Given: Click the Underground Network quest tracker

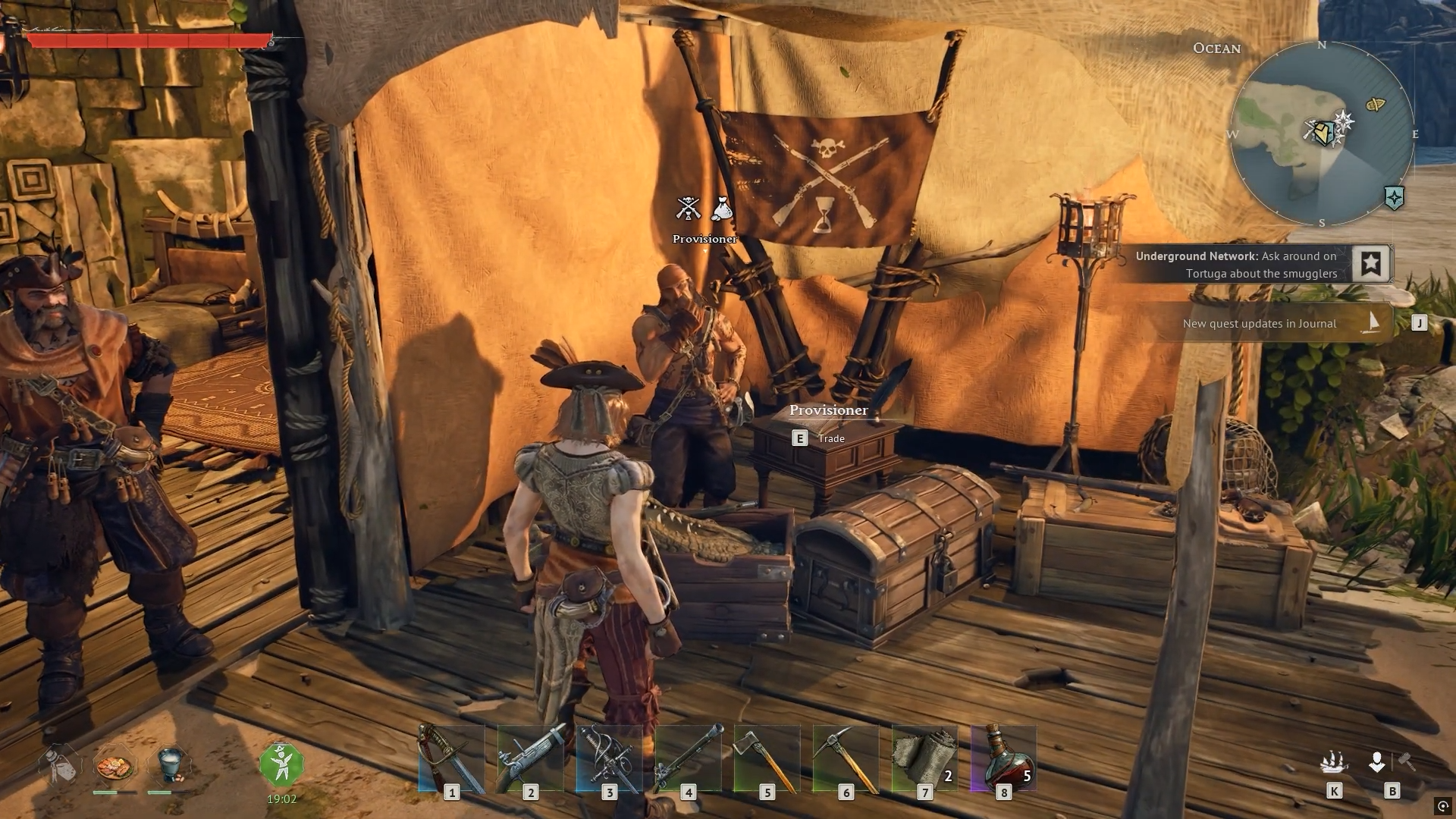Looking at the screenshot, I should (x=1236, y=265).
